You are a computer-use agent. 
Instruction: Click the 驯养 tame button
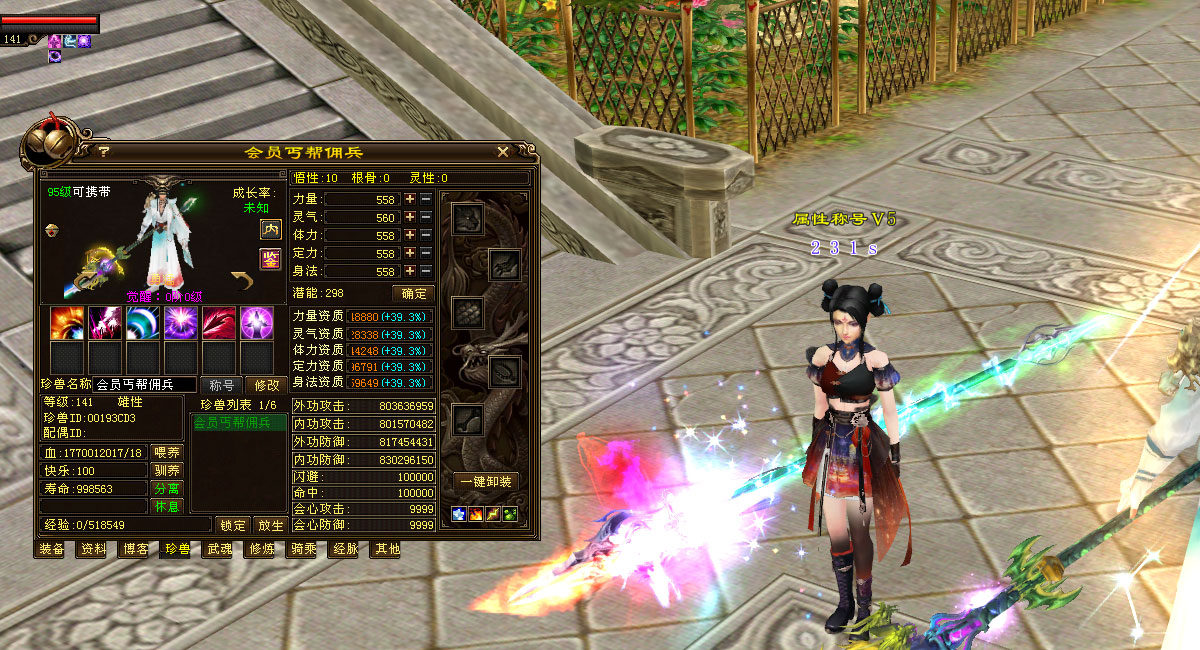[167, 470]
